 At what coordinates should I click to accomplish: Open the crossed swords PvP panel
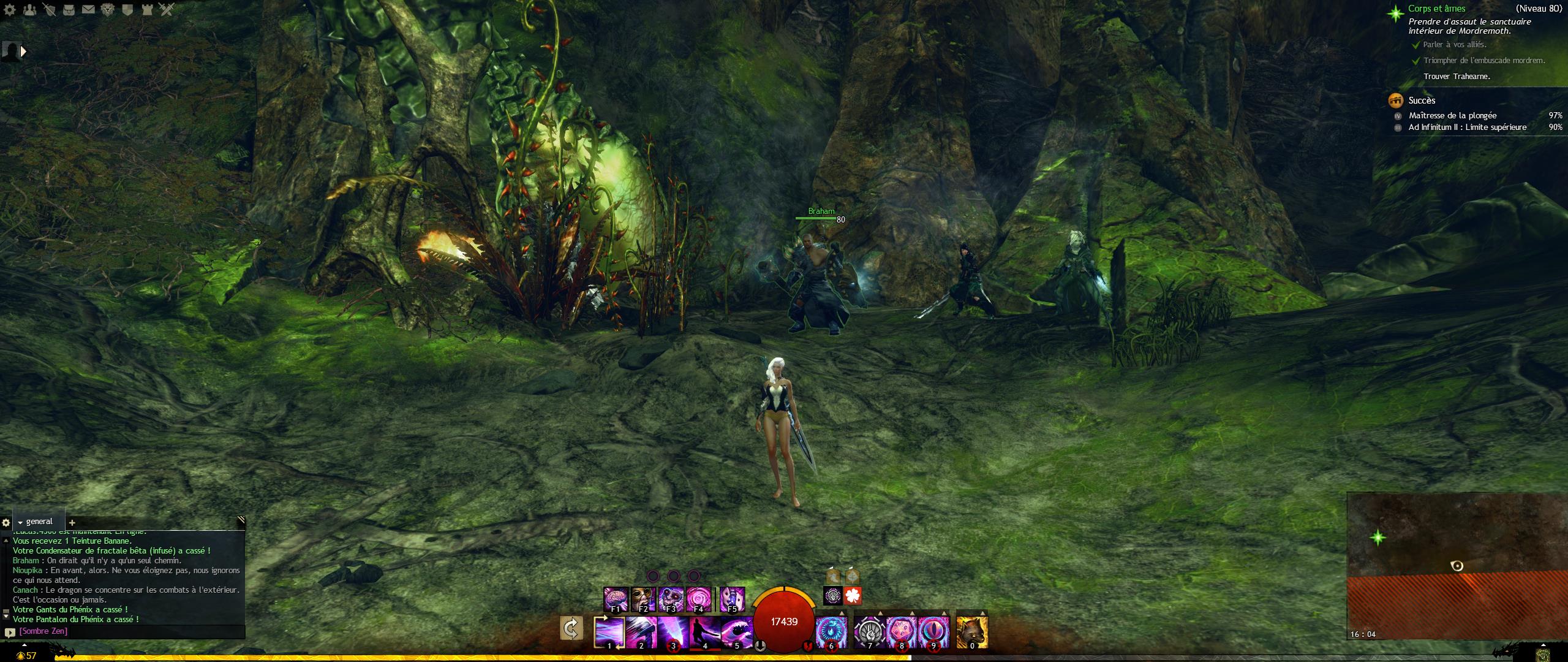167,10
